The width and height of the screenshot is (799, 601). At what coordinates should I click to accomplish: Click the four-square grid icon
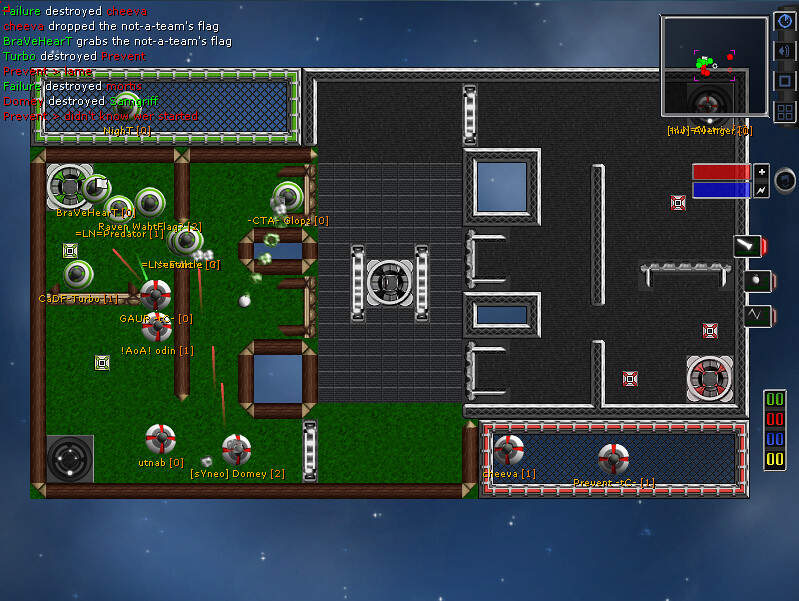click(785, 111)
